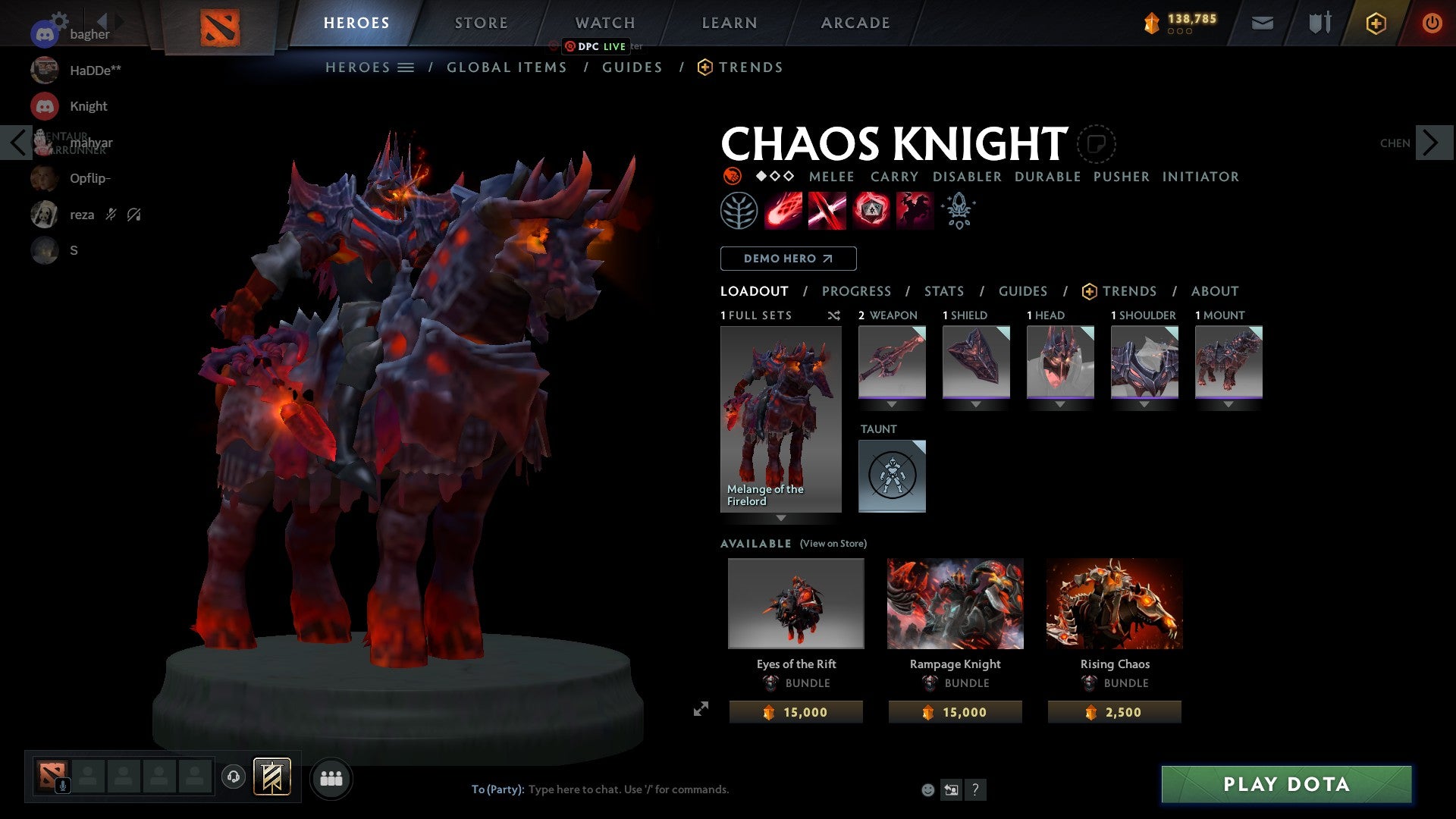Toggle mute for player reza

click(x=111, y=215)
